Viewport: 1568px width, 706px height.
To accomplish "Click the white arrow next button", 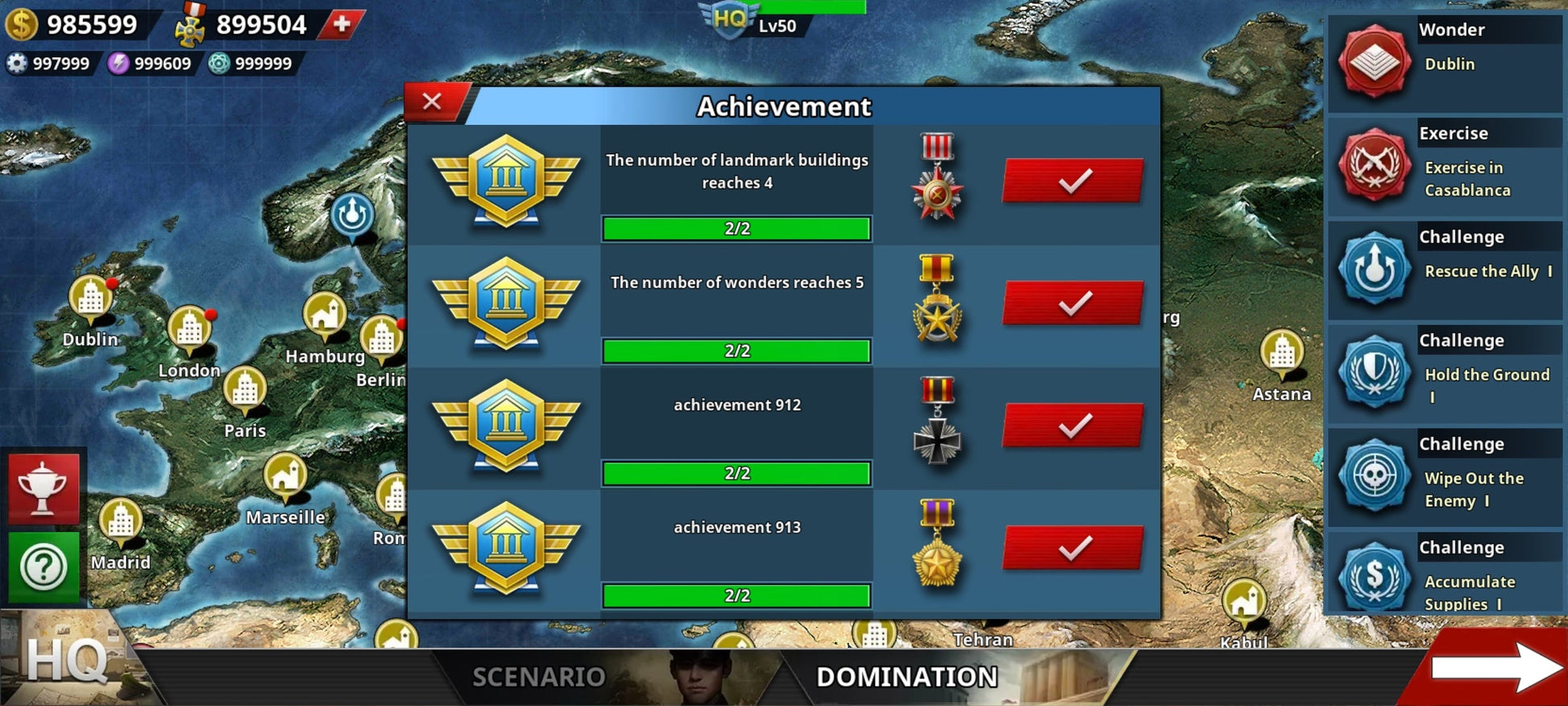I will point(1495,667).
